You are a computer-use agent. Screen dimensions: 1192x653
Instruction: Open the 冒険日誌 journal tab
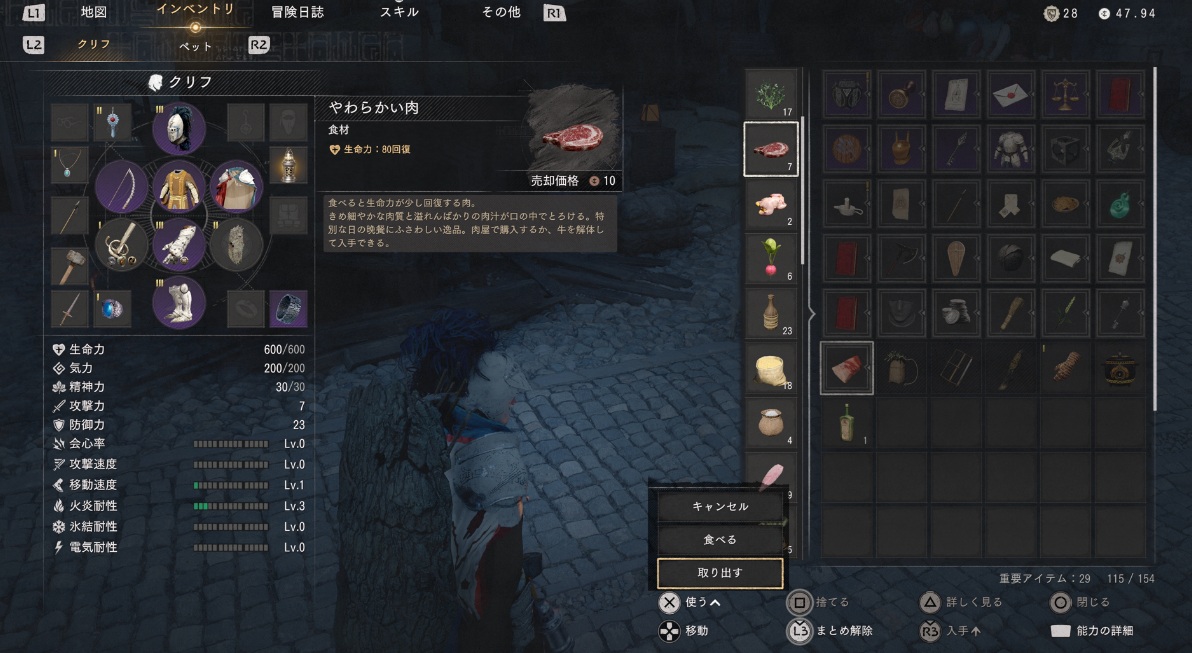pos(297,13)
